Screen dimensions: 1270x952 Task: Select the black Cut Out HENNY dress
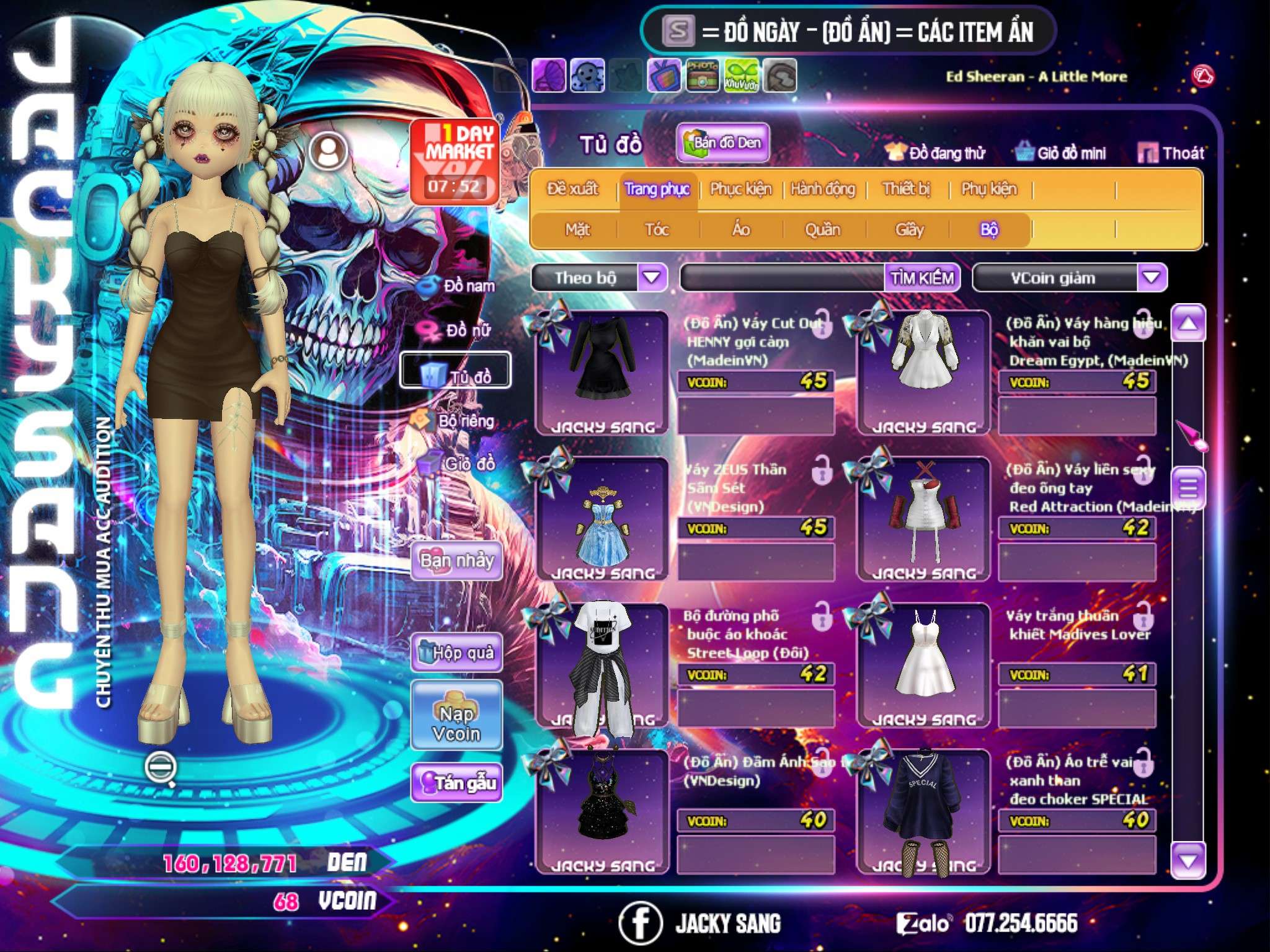tap(602, 371)
